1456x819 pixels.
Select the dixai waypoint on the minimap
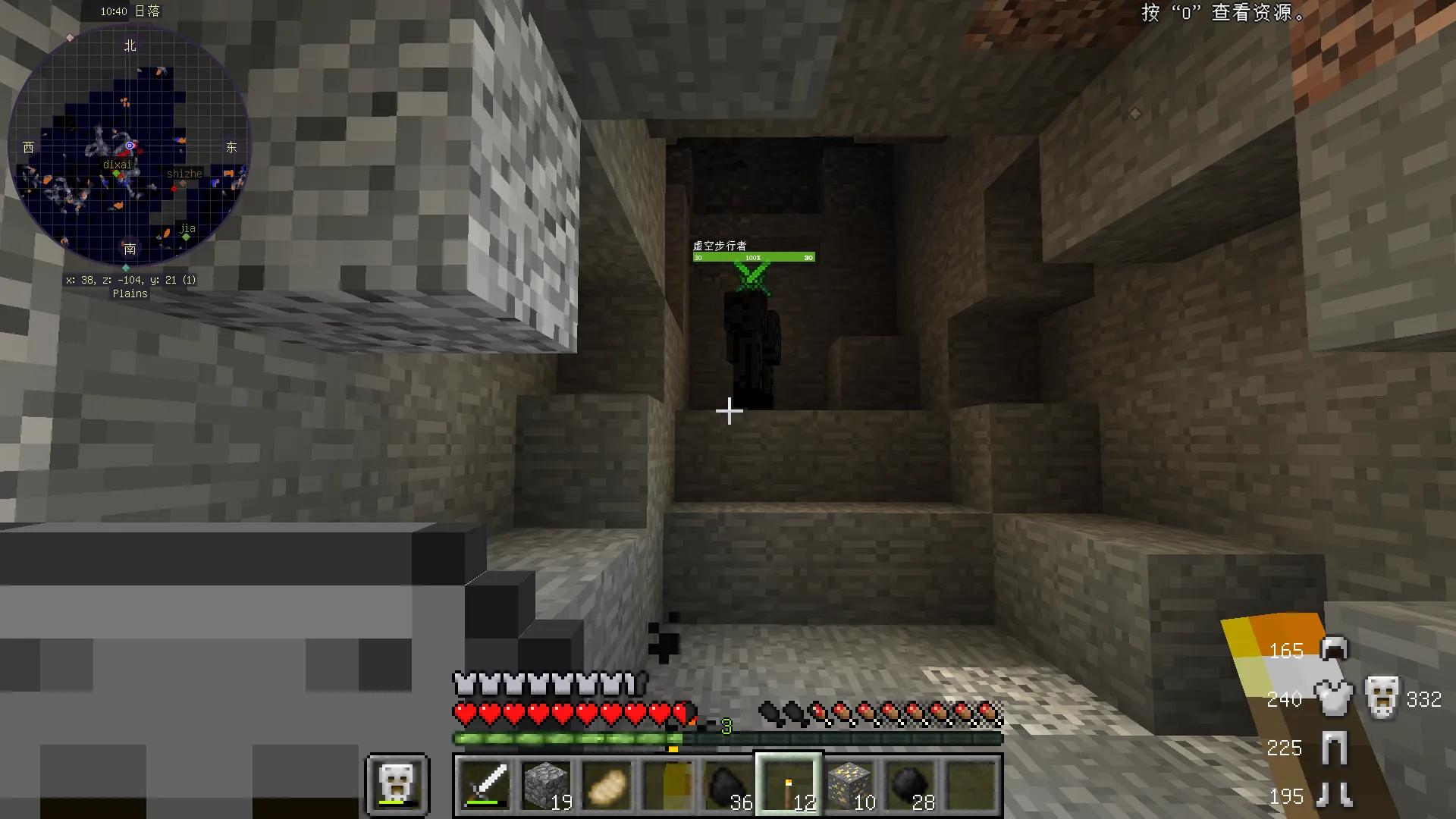point(116,174)
